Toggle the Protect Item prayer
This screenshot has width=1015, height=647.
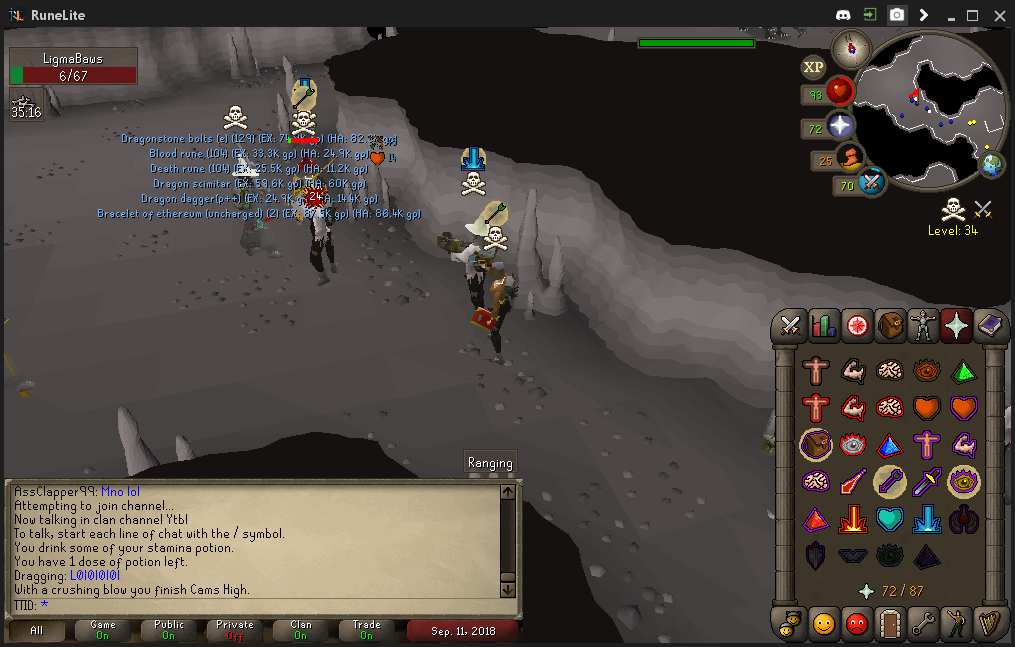click(817, 445)
